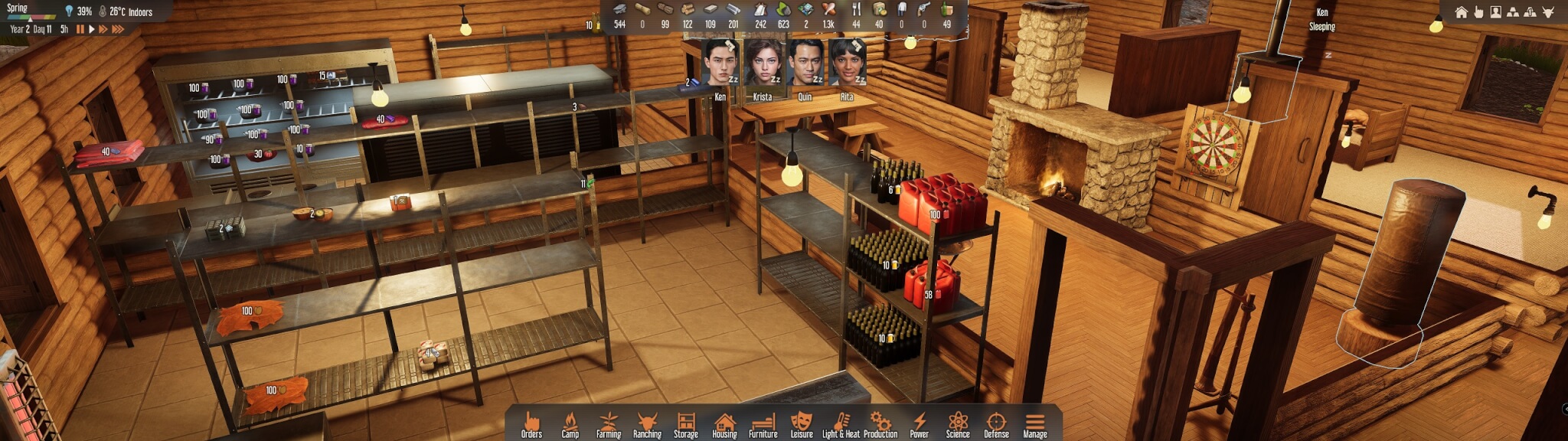1568x441 pixels.
Task: Set game speed to normal play
Action: click(92, 29)
